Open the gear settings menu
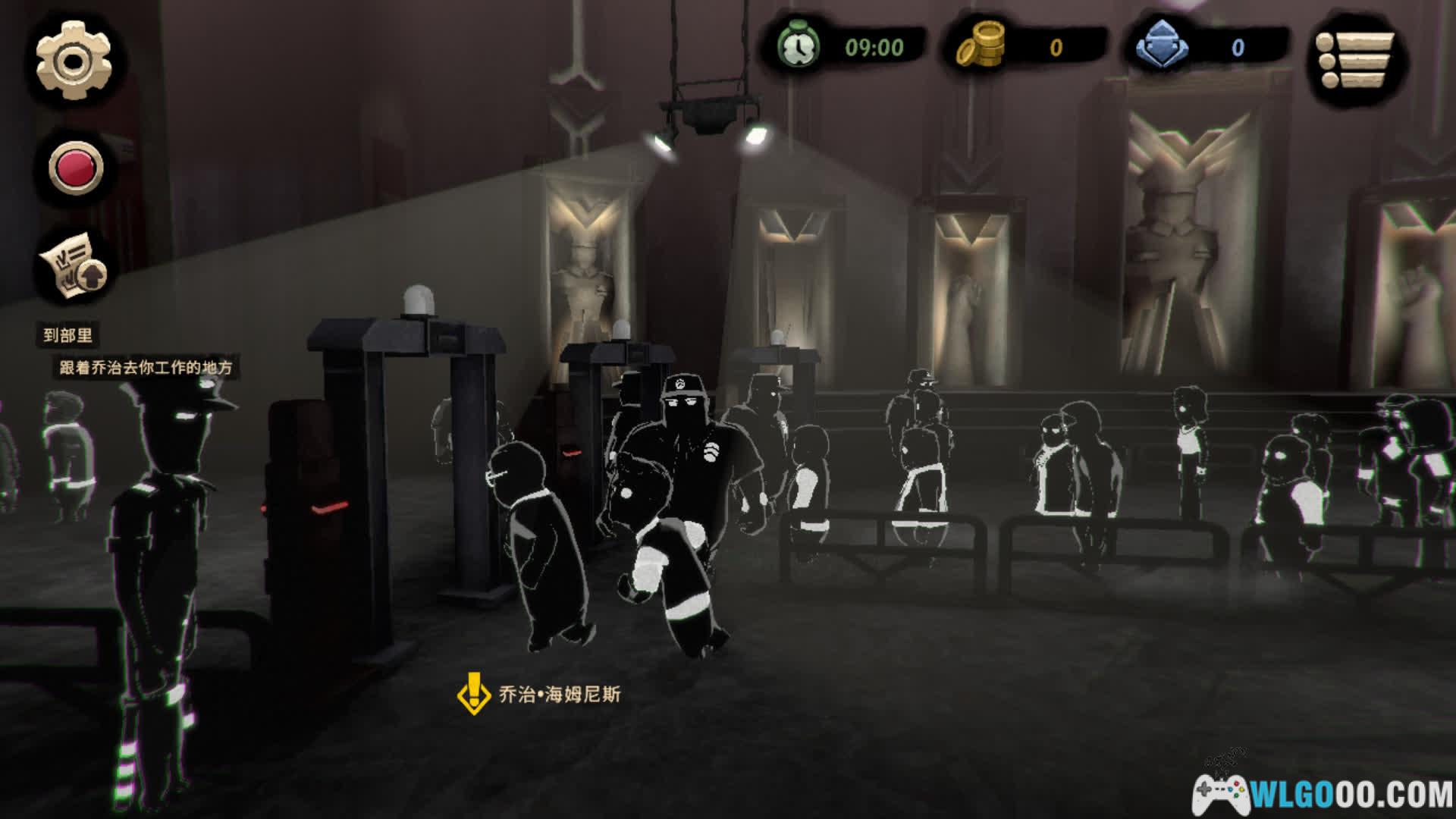 click(x=74, y=61)
